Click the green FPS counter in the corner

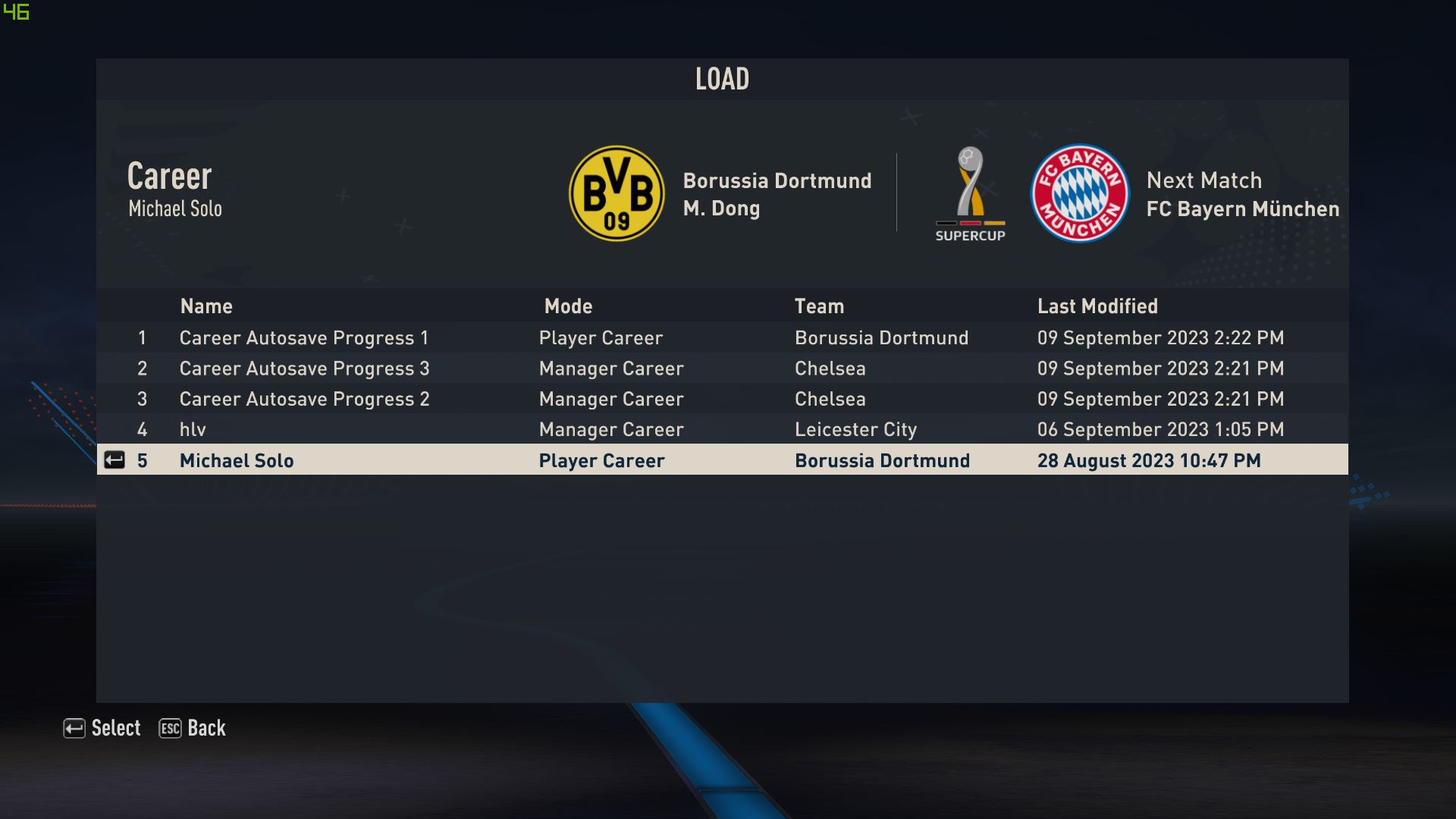tap(18, 11)
